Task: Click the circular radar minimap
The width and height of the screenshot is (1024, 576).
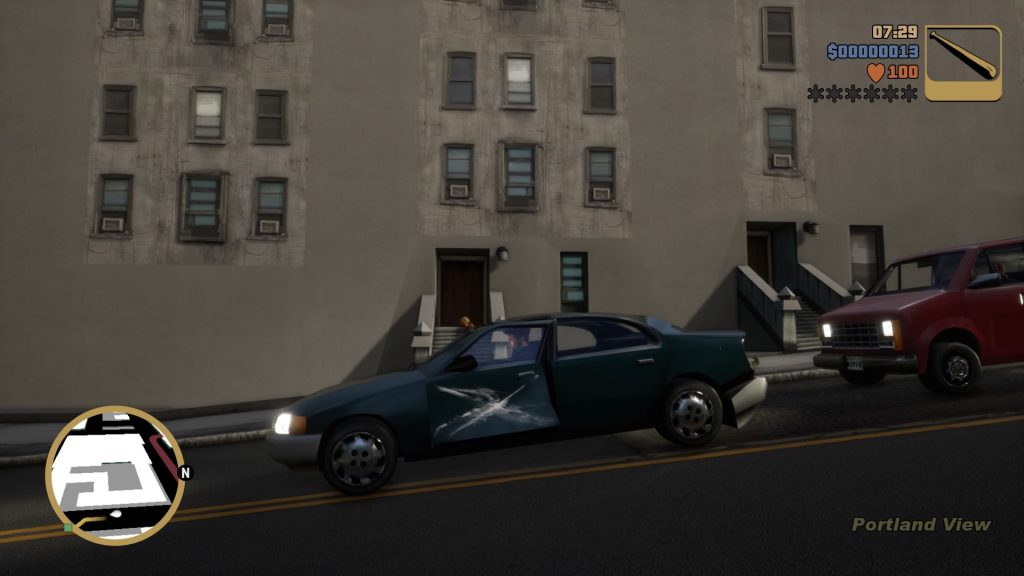Action: pyautogui.click(x=114, y=475)
